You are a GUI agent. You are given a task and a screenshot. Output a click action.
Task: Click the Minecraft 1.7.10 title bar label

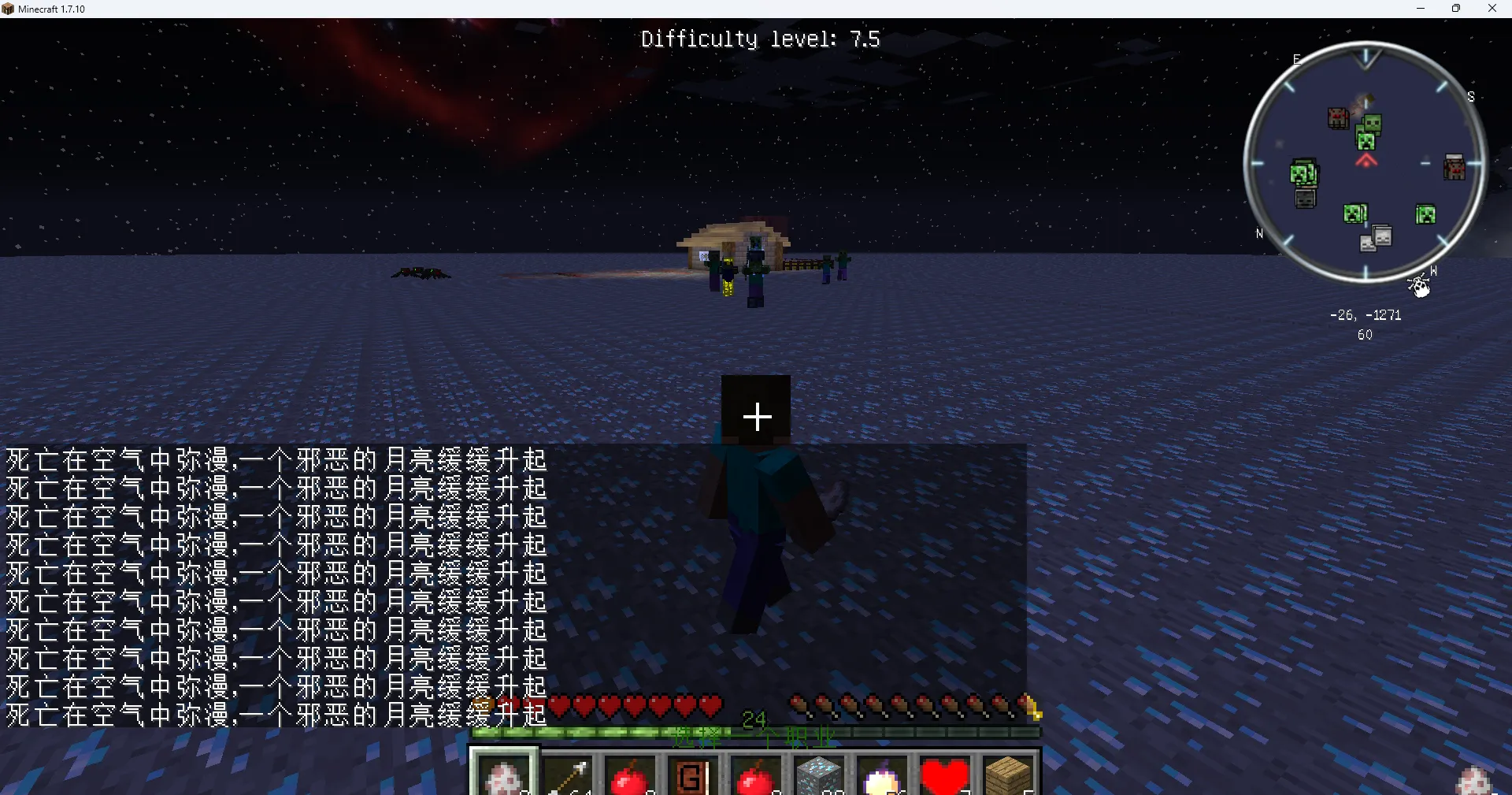[52, 9]
